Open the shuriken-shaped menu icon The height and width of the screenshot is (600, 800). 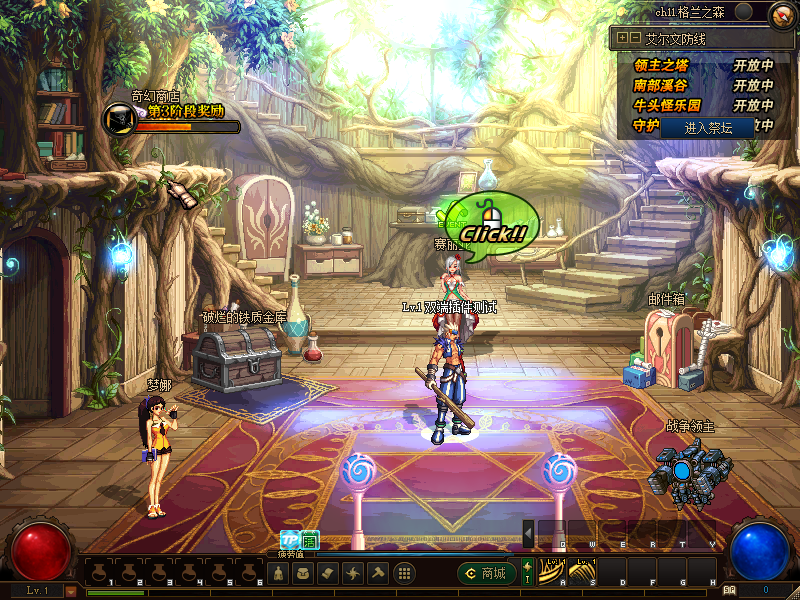pyautogui.click(x=353, y=574)
